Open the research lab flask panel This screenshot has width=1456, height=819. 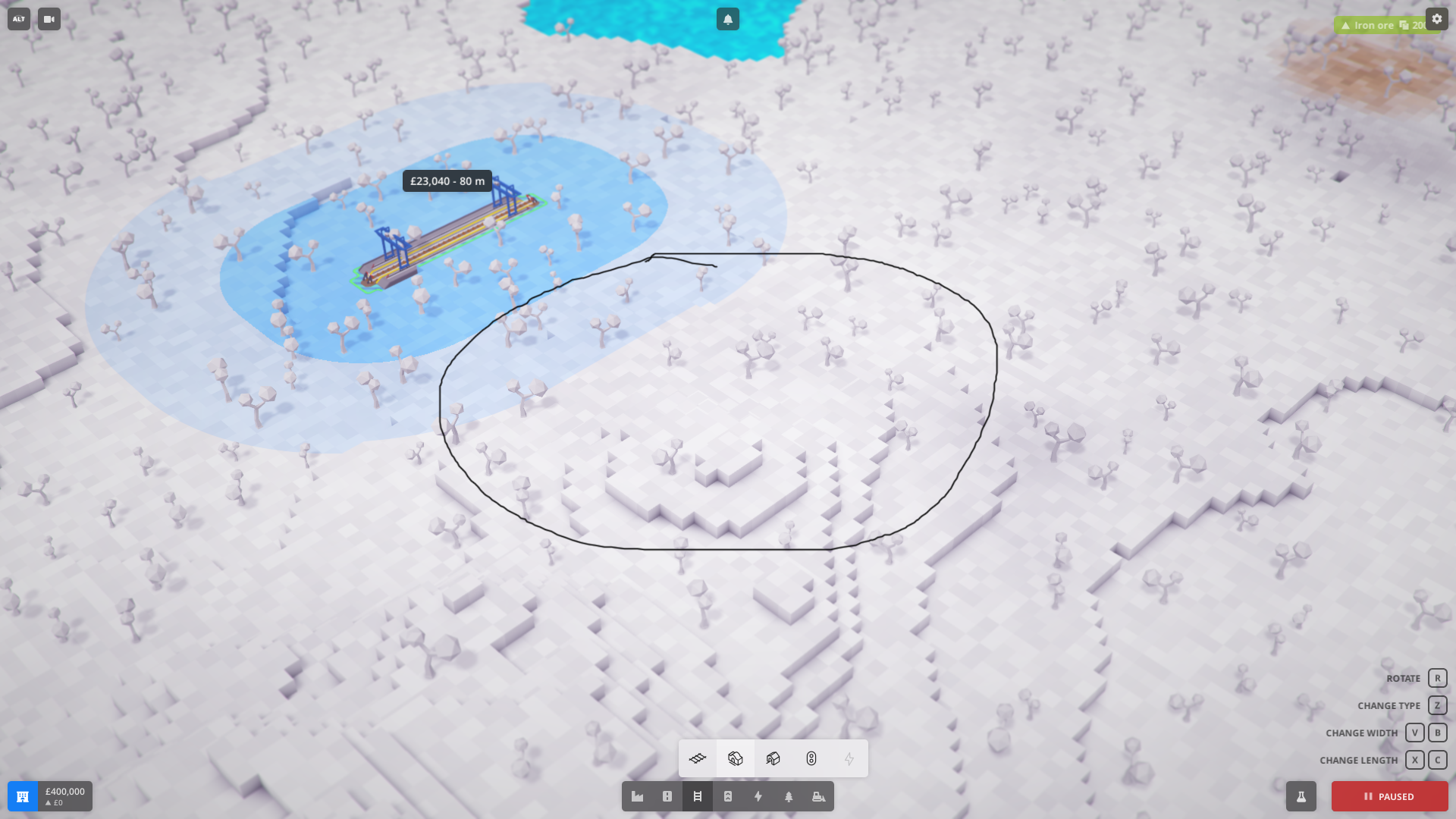pos(1301,797)
